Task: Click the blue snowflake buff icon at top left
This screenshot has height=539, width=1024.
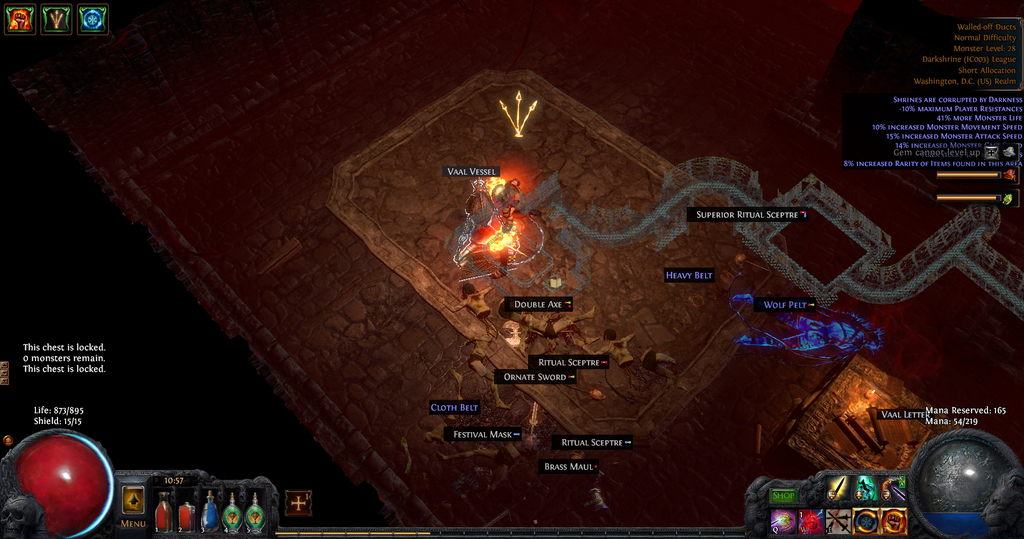Action: [x=93, y=19]
